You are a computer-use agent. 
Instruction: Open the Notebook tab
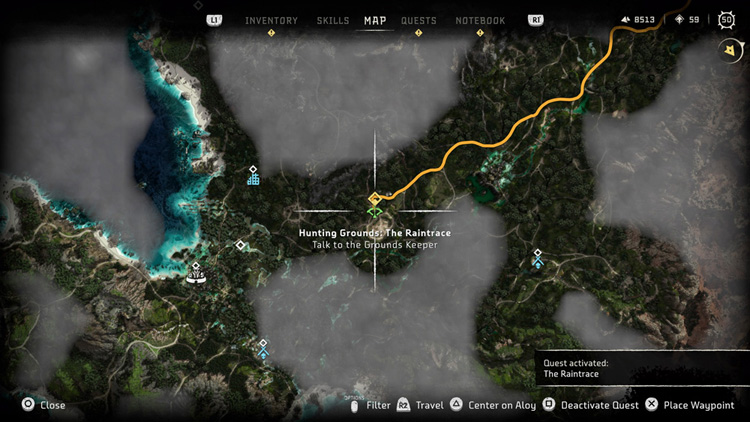pos(480,21)
